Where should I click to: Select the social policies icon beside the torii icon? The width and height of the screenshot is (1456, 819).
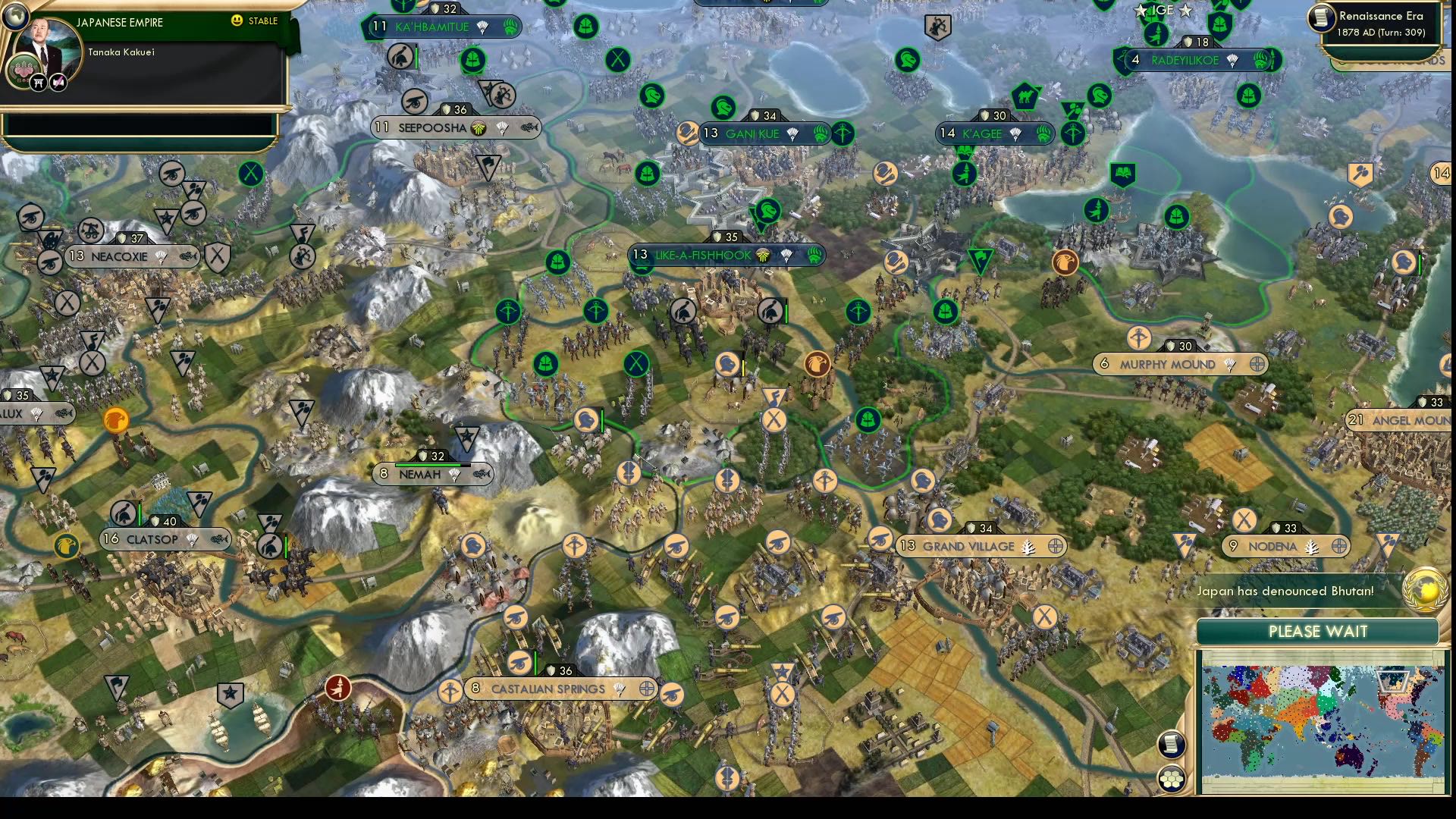[x=57, y=82]
